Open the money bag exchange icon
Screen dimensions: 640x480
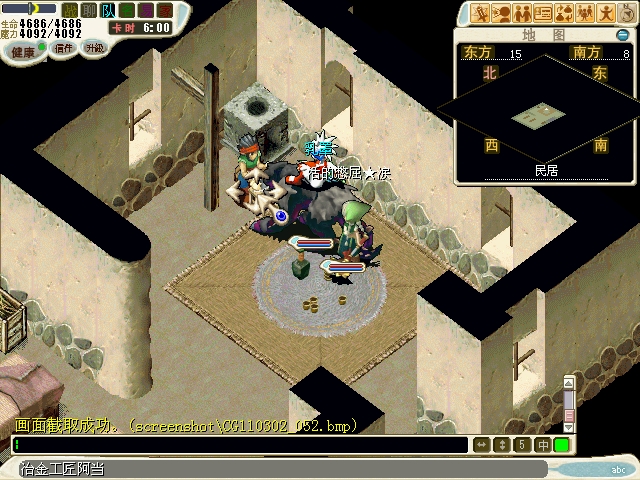564,13
